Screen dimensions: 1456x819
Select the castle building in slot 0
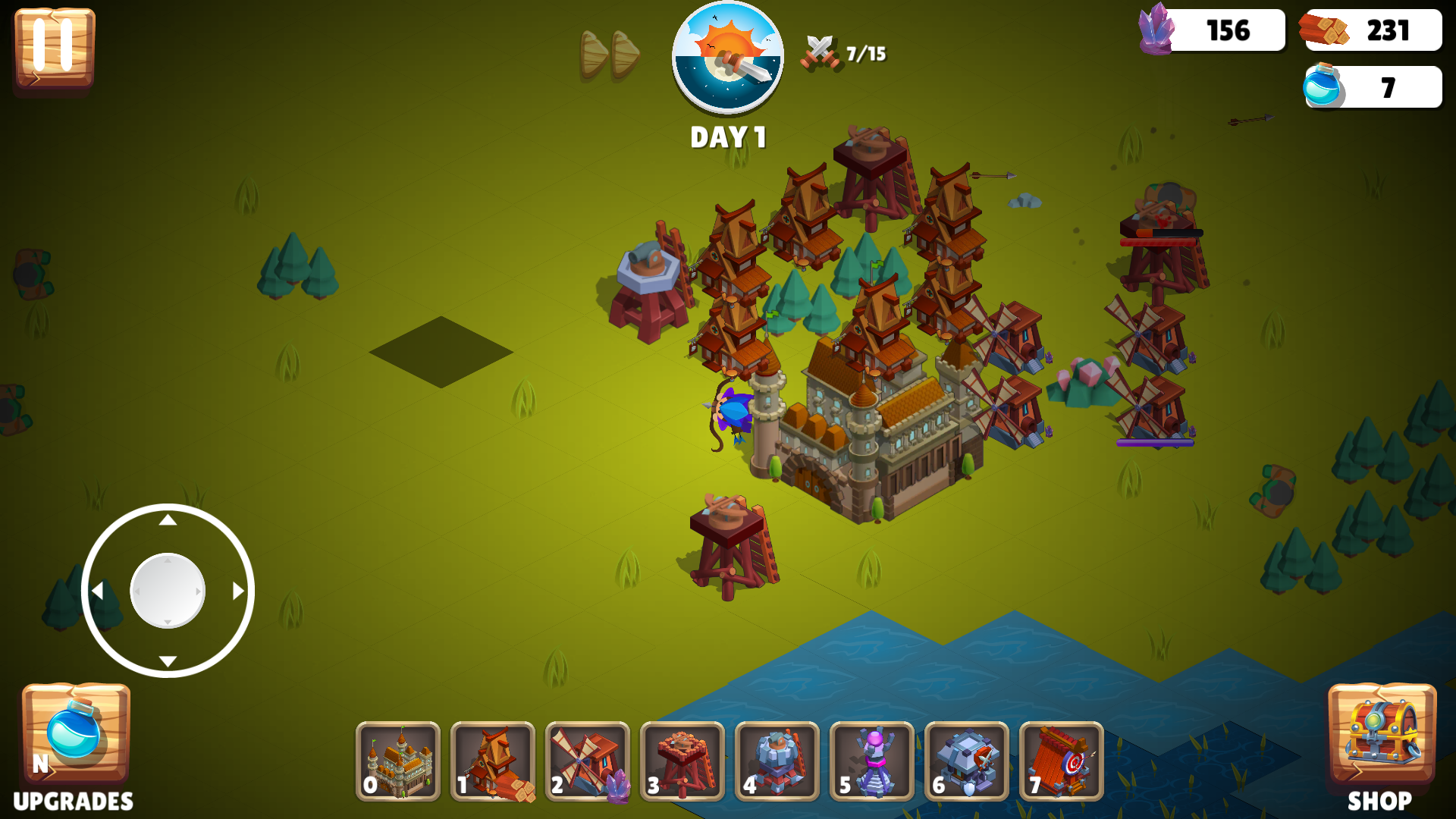398,762
